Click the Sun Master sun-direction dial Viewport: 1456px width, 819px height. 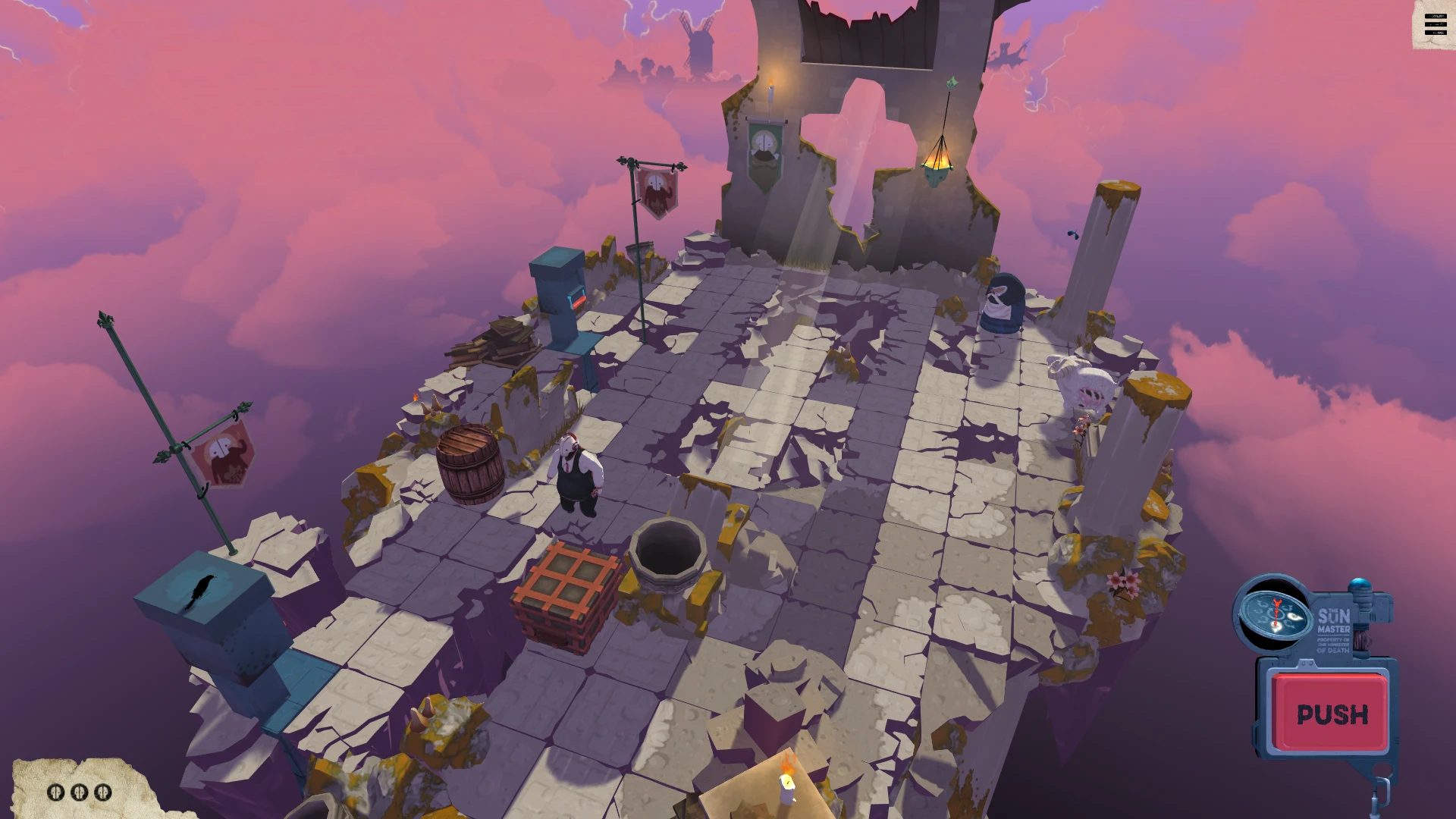pyautogui.click(x=1276, y=614)
